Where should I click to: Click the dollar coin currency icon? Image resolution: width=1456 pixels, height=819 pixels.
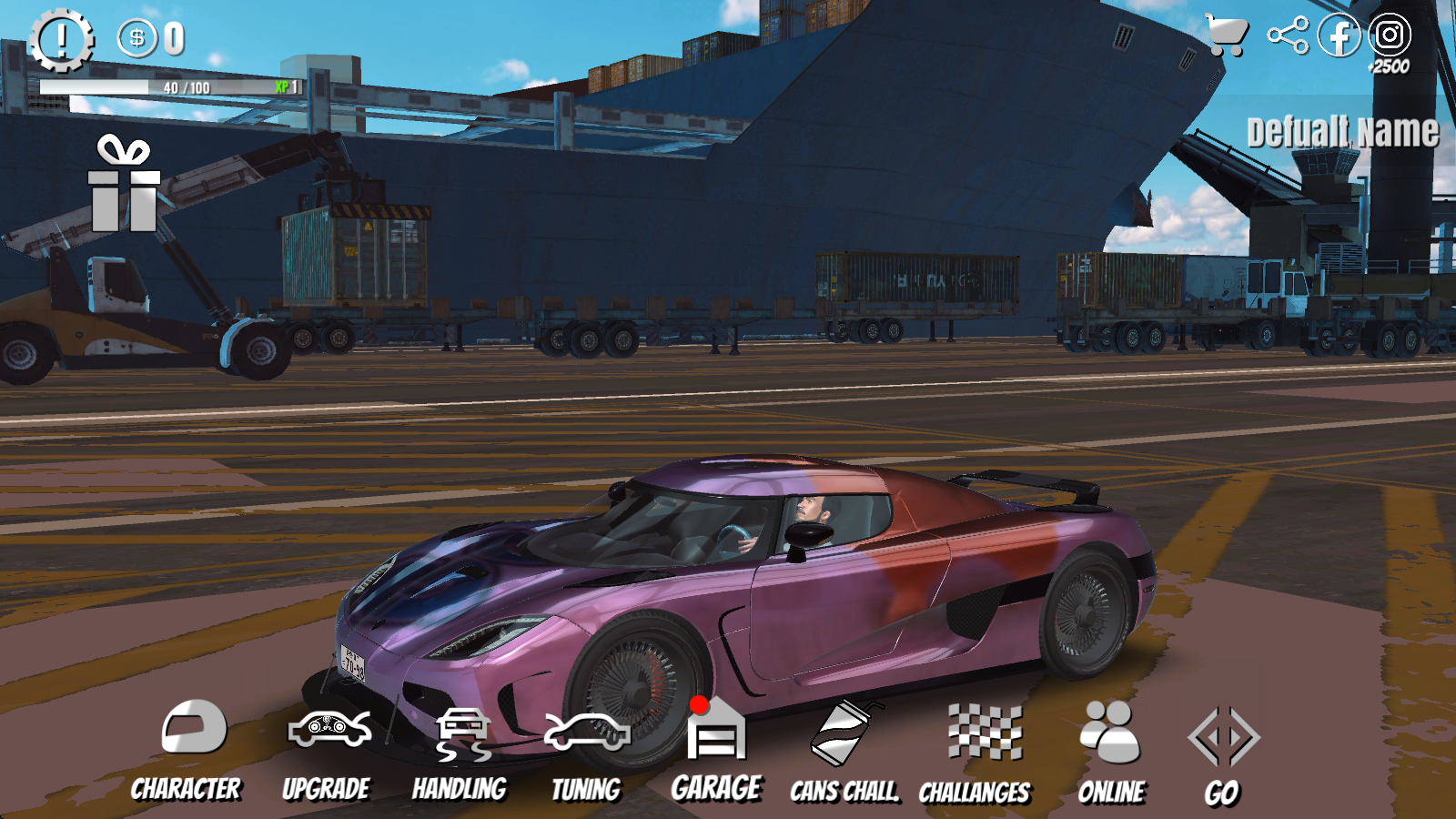[x=137, y=38]
